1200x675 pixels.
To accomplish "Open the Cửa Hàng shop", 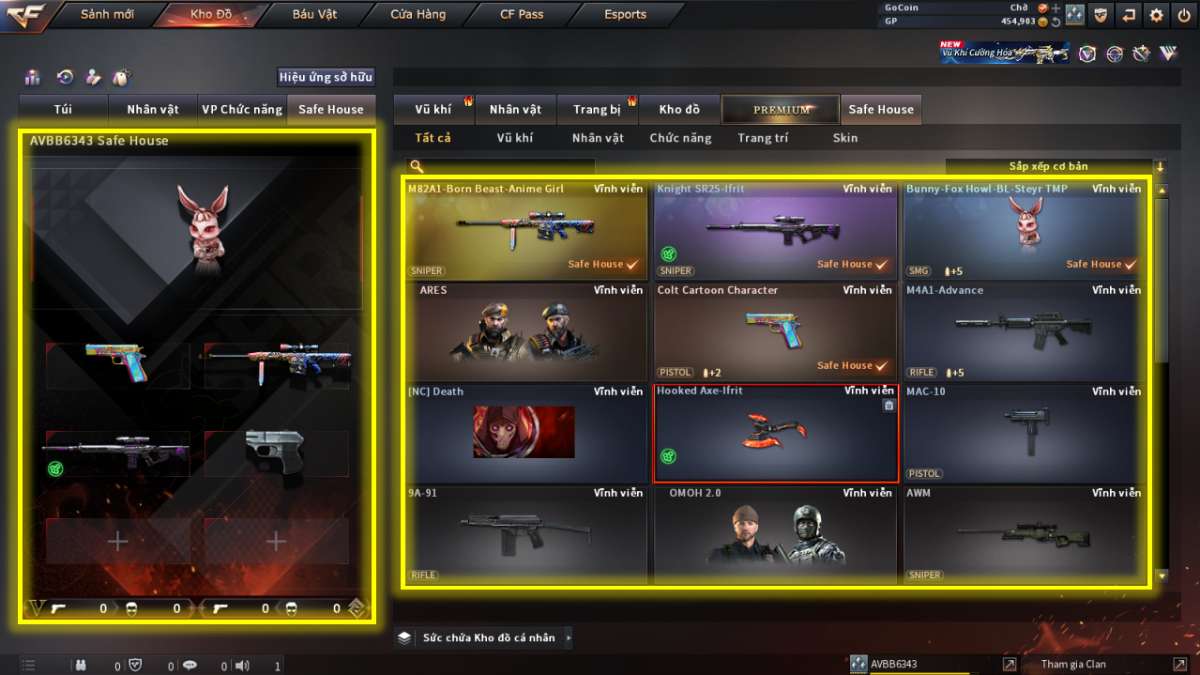I will [x=418, y=15].
